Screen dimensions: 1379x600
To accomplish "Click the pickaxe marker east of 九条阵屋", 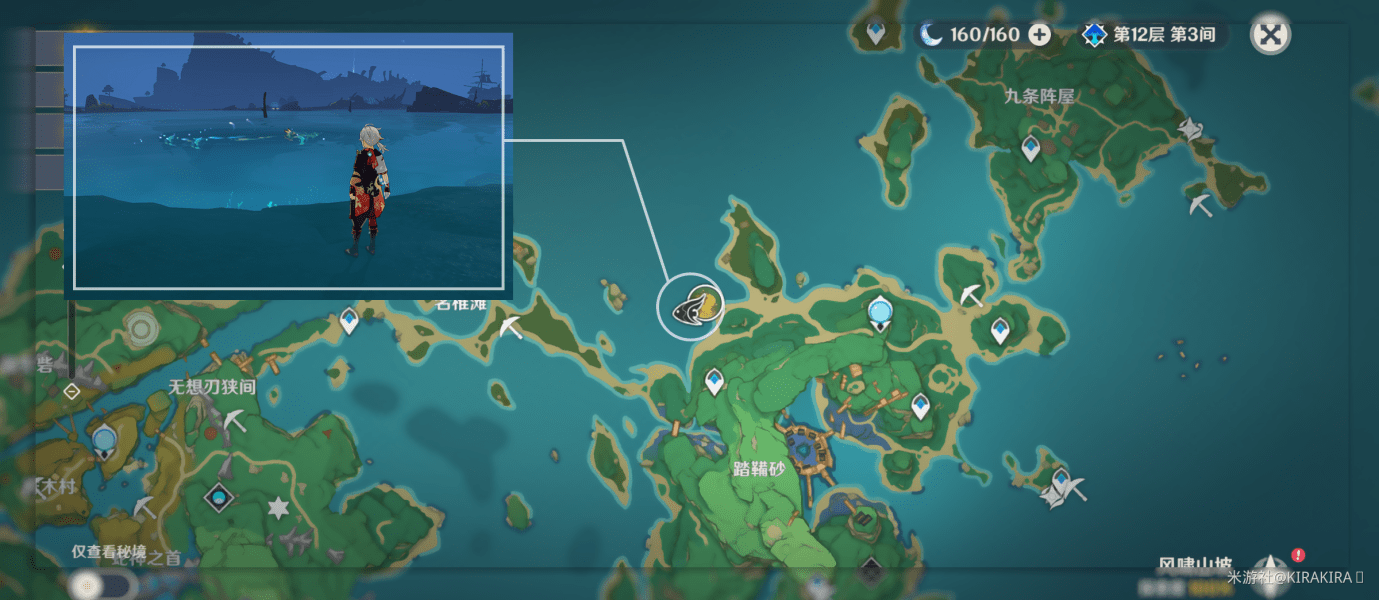I will click(1201, 206).
